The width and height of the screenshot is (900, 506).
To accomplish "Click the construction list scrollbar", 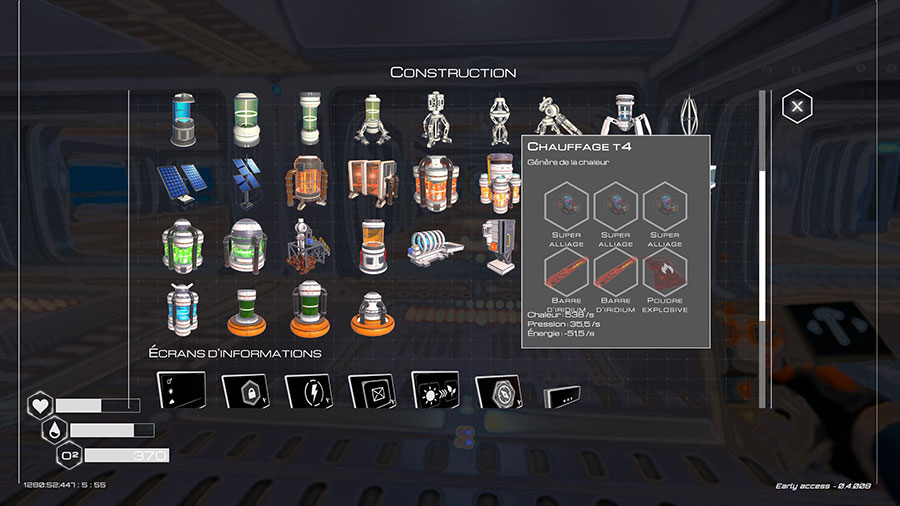I will point(763,200).
